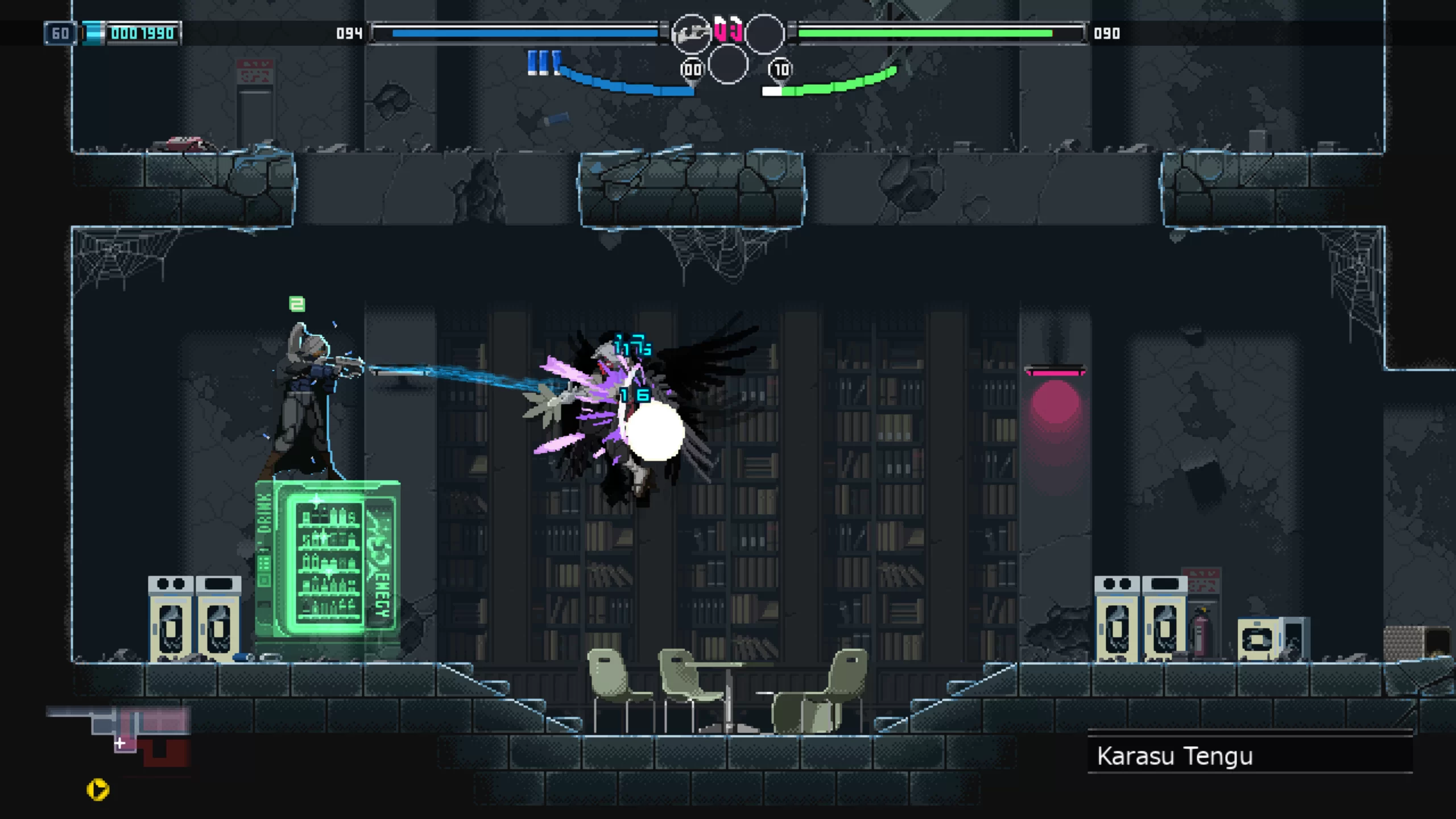1456x819 pixels.
Task: Select the equipped rifle weapon slot
Action: pos(691,34)
